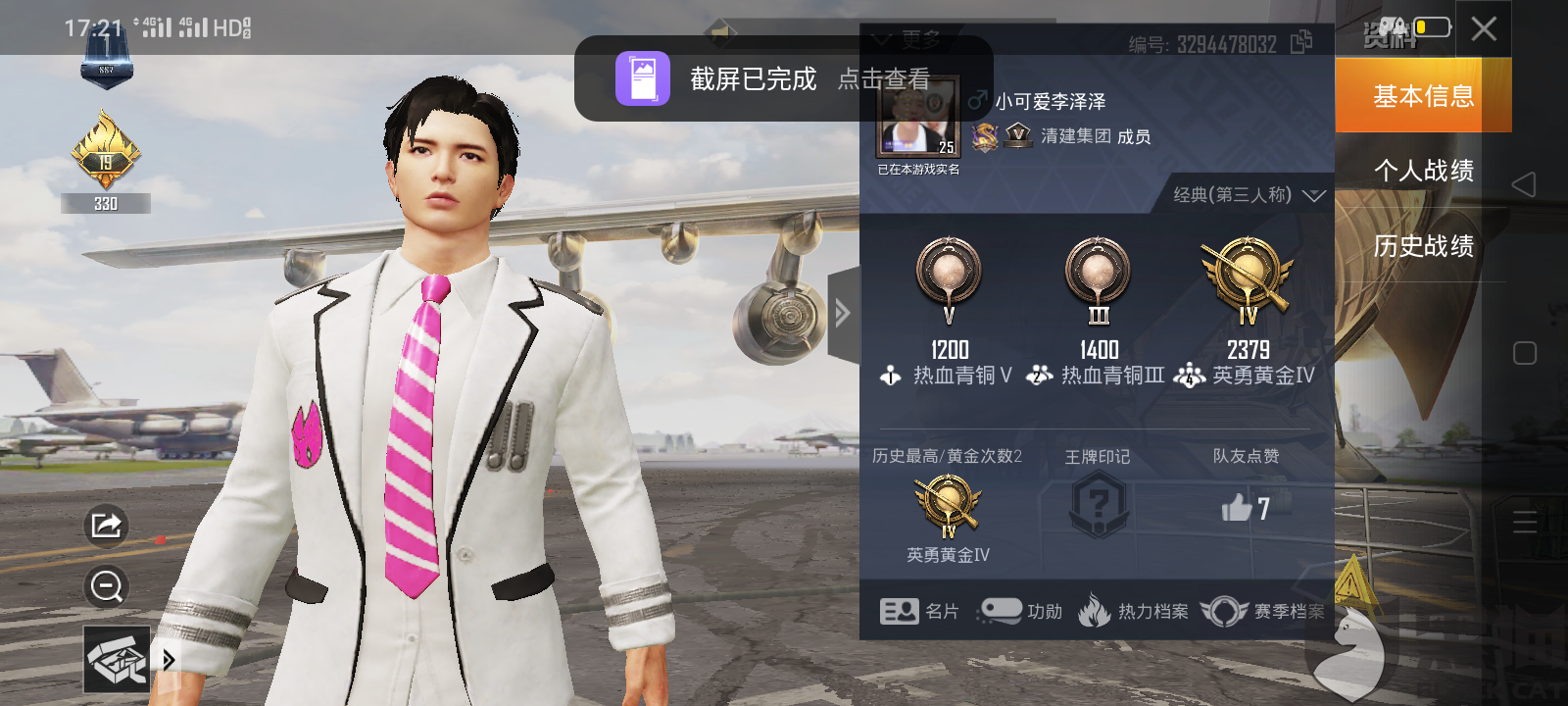Switch to the 历史战绩 tab
The height and width of the screenshot is (706, 1568).
coord(1421,246)
